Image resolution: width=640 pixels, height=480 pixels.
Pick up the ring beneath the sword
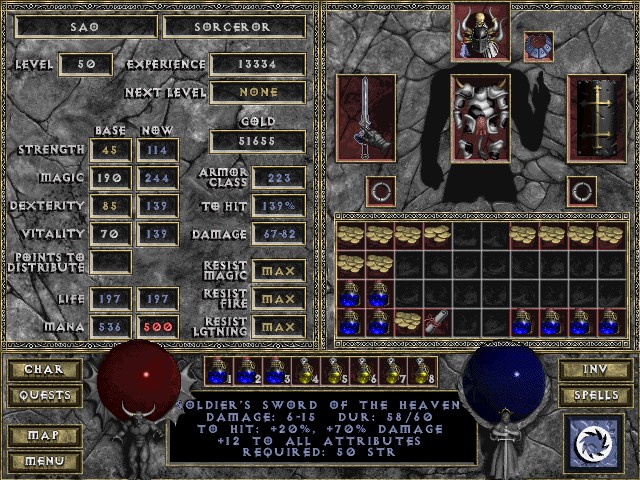pos(379,189)
